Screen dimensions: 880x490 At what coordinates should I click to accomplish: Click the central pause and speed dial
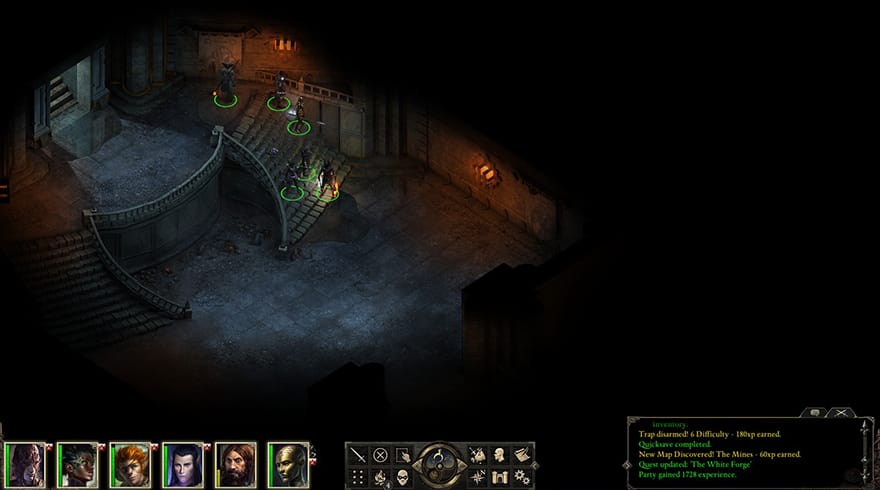tap(438, 464)
